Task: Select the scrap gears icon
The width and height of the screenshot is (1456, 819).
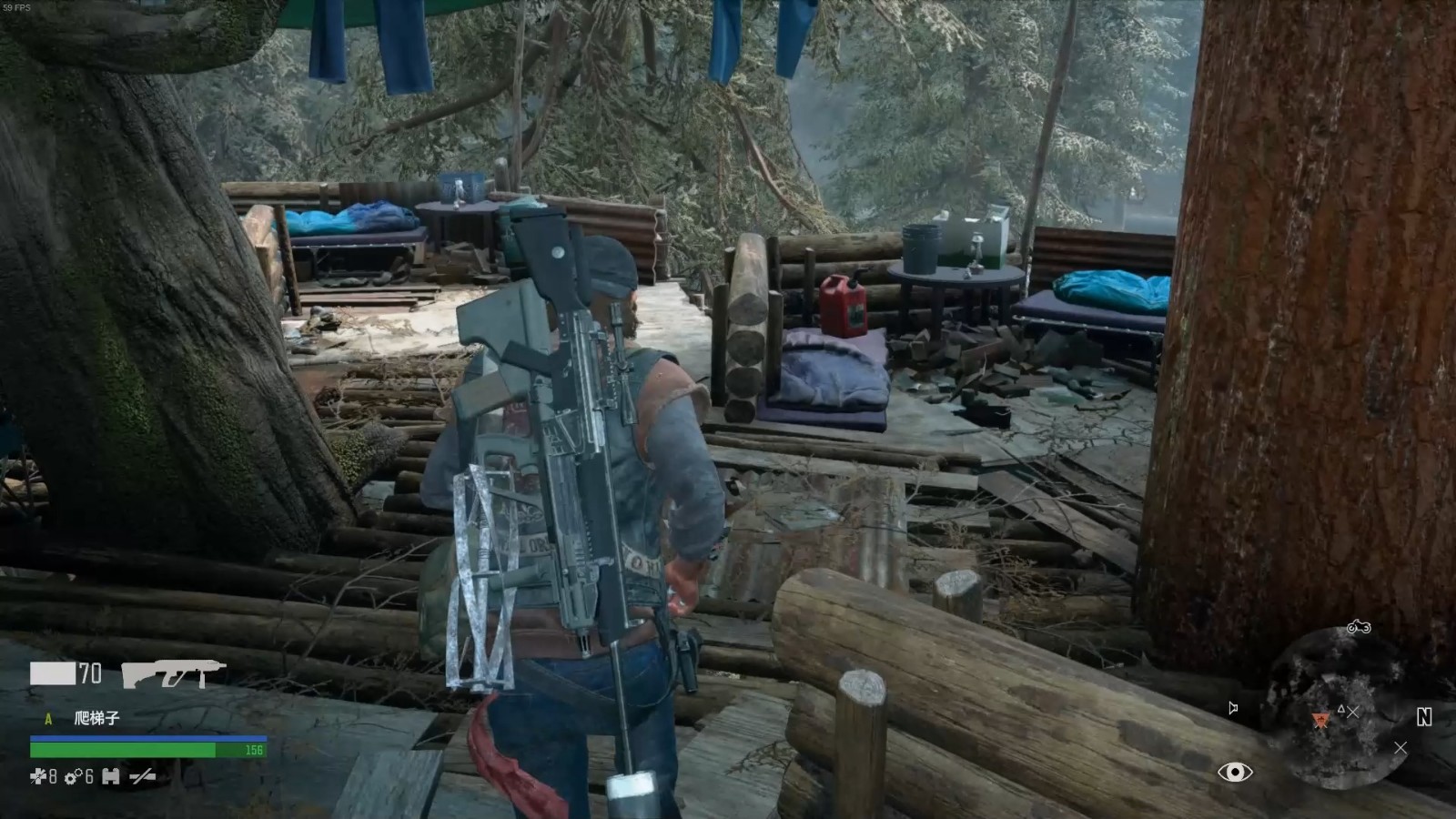Action: coord(74,776)
